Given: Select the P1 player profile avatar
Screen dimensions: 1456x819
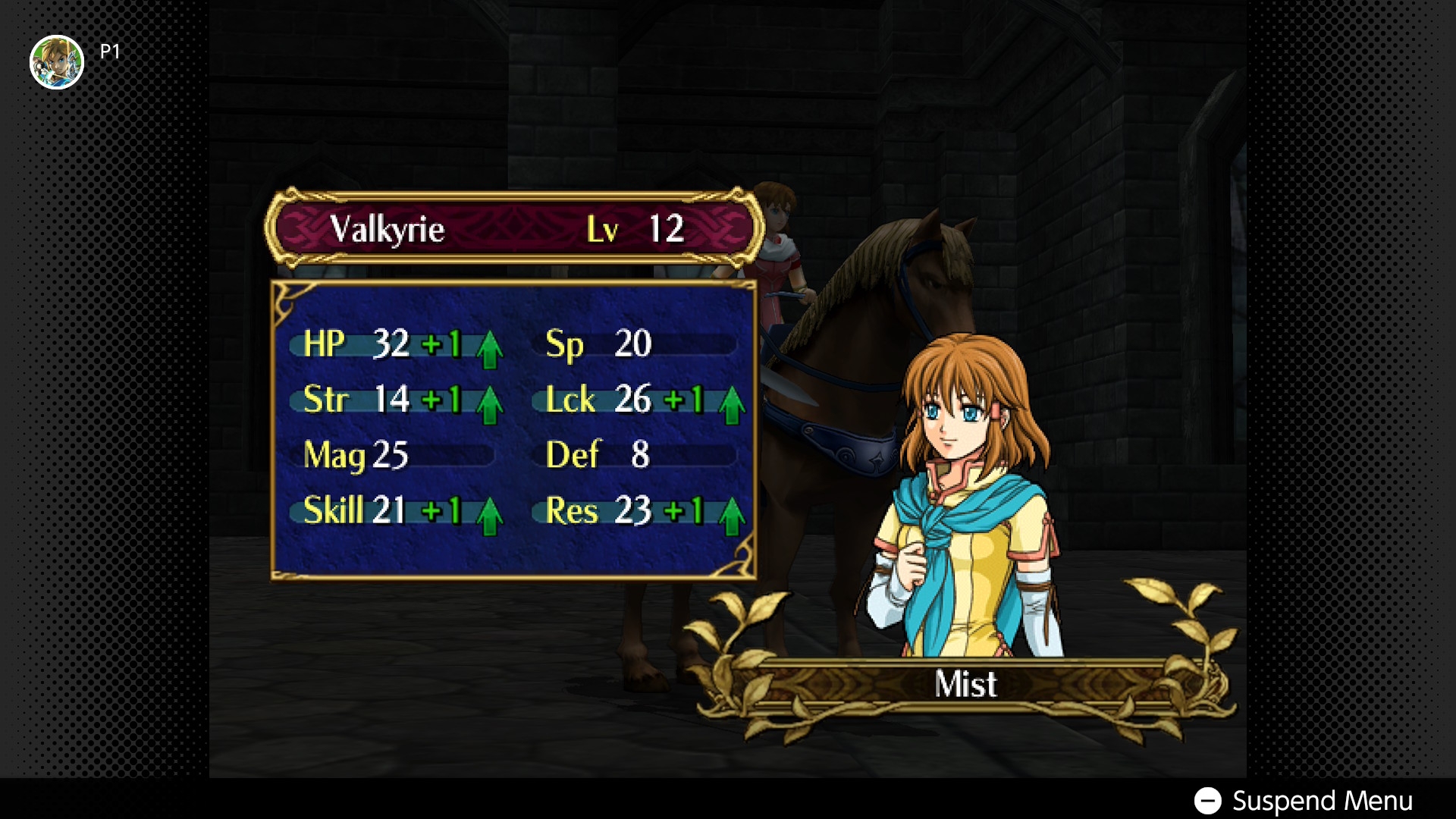Looking at the screenshot, I should point(57,62).
